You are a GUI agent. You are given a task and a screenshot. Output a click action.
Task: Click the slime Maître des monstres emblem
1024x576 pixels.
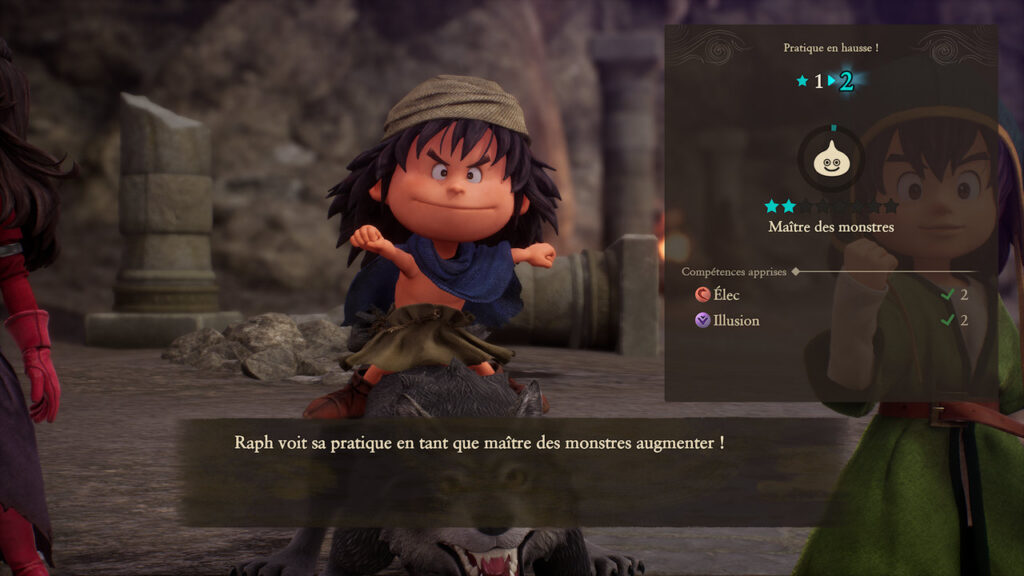coord(831,160)
